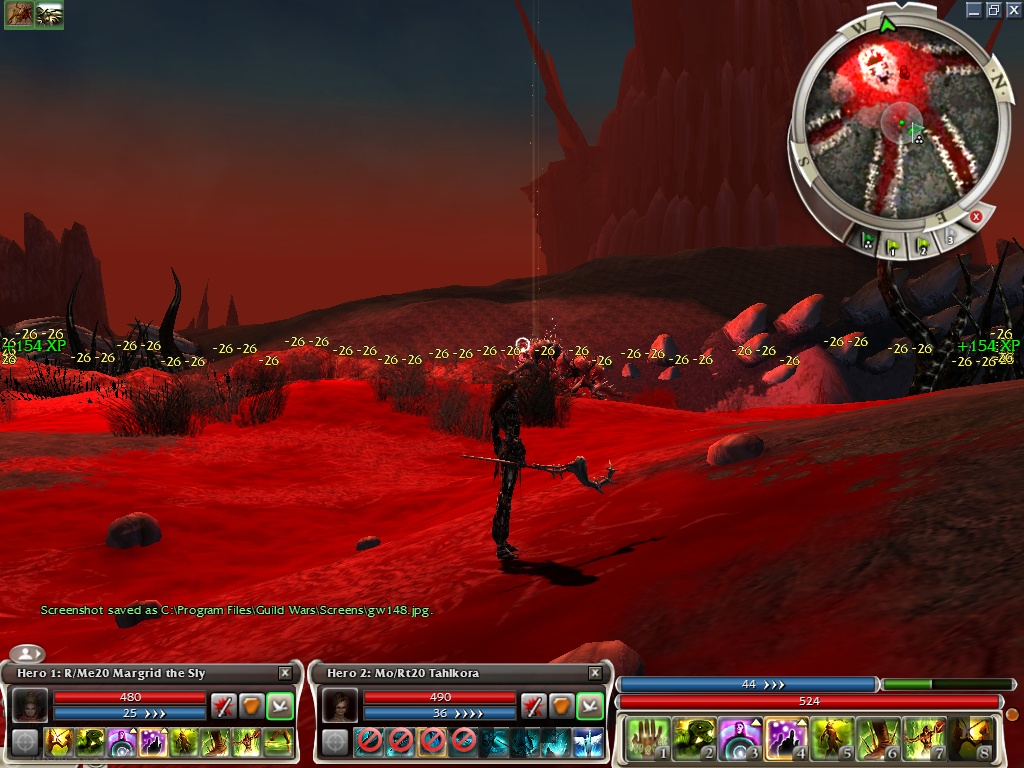Close the Hero 1 Margrid the Sly panel

pyautogui.click(x=285, y=674)
